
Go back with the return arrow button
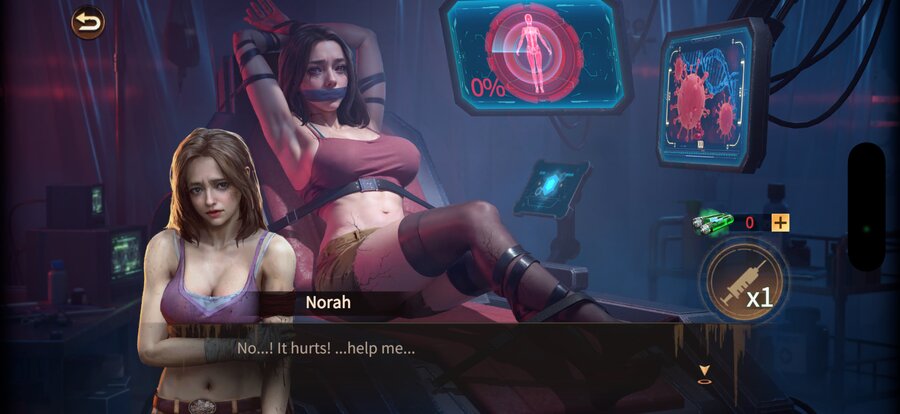(x=88, y=22)
